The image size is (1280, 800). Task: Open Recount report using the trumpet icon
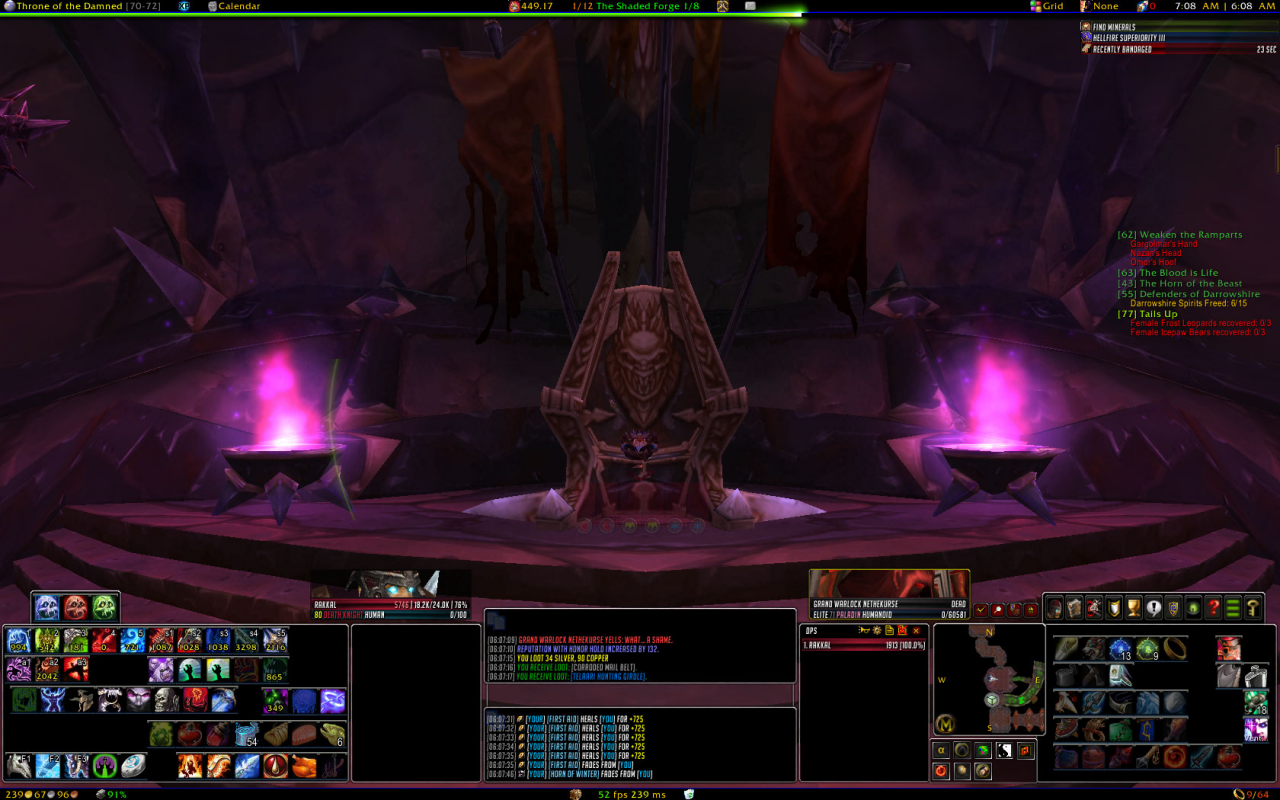click(864, 631)
